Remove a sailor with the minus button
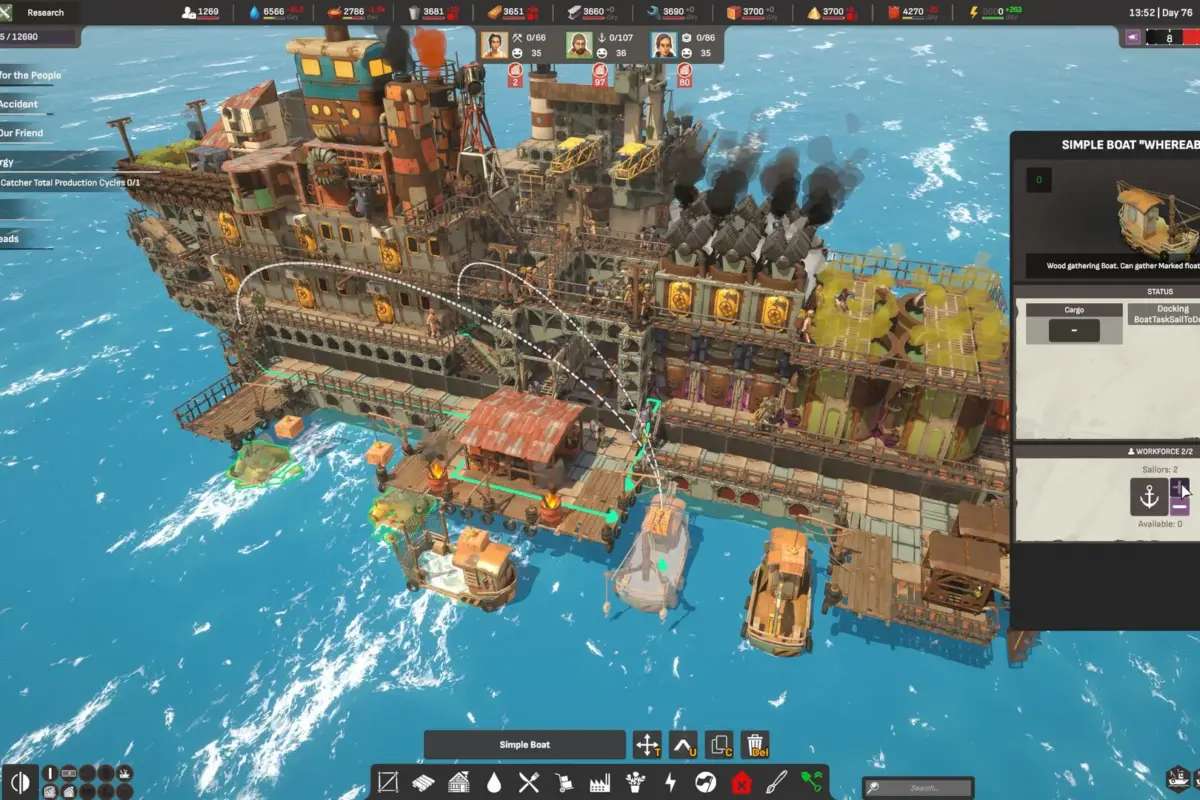 1180,506
